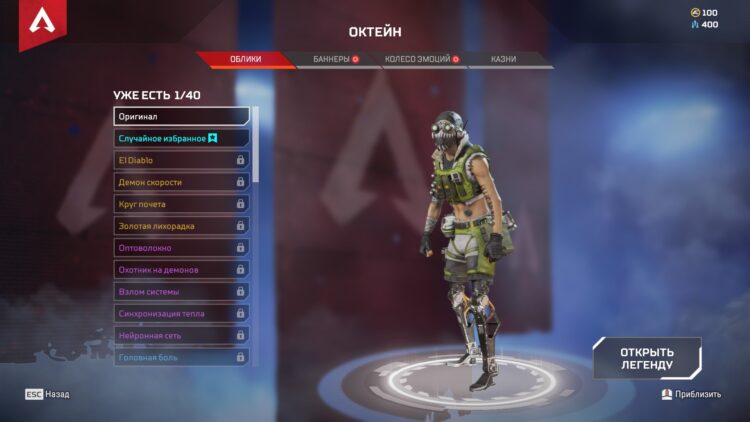Select the Оригинал skin
This screenshot has width=750, height=422.
click(x=181, y=116)
